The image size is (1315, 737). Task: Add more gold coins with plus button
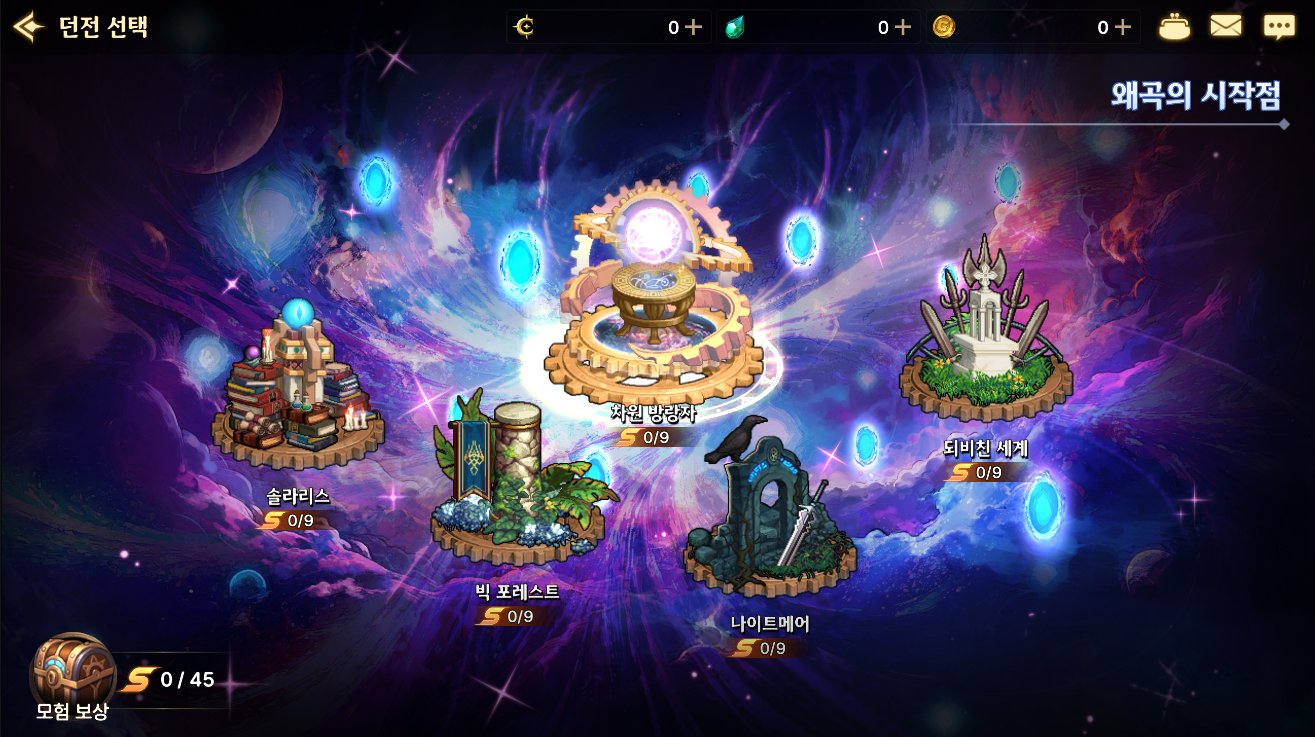point(1122,27)
